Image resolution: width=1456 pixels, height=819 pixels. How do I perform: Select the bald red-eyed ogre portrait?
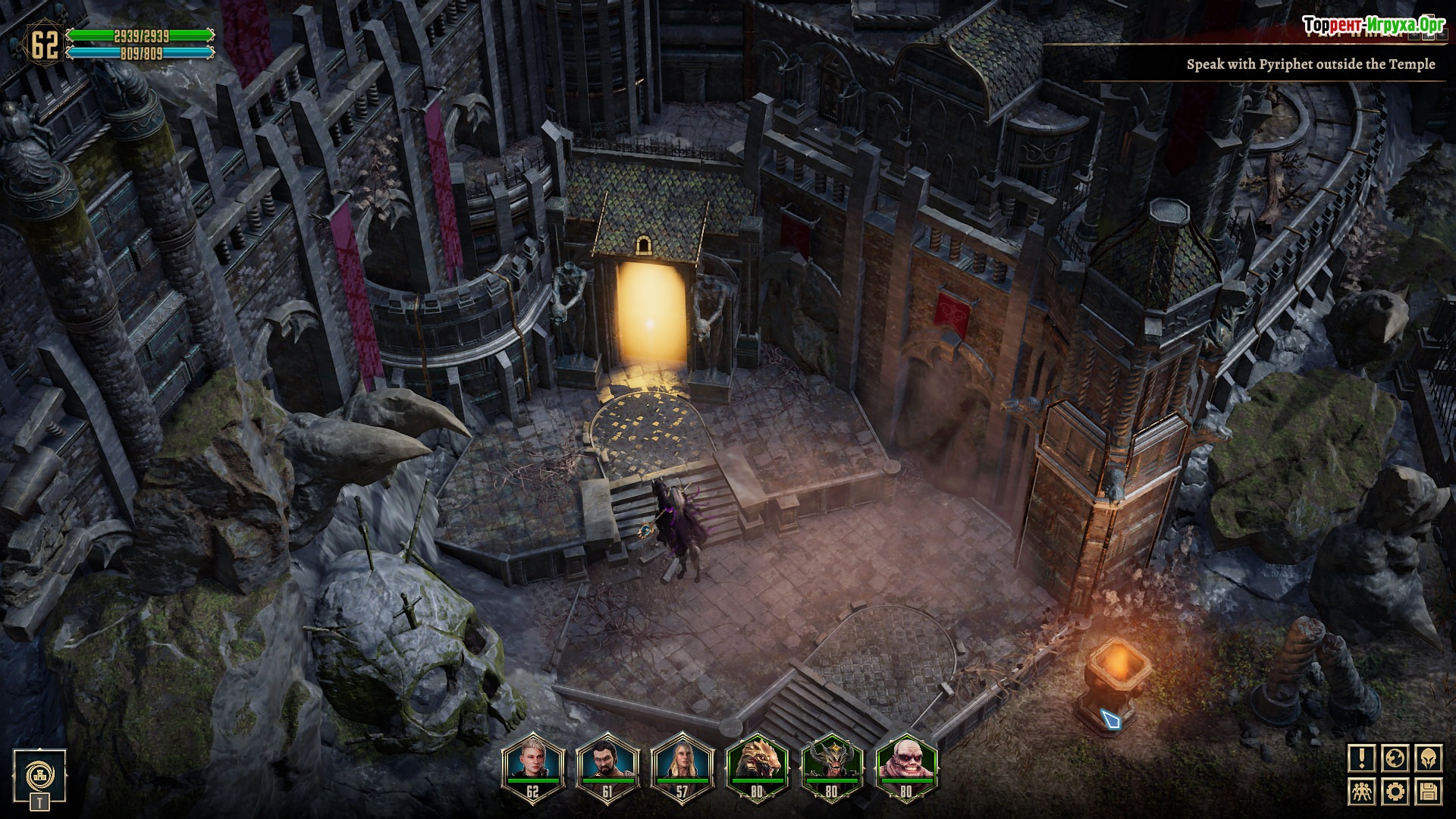click(906, 760)
